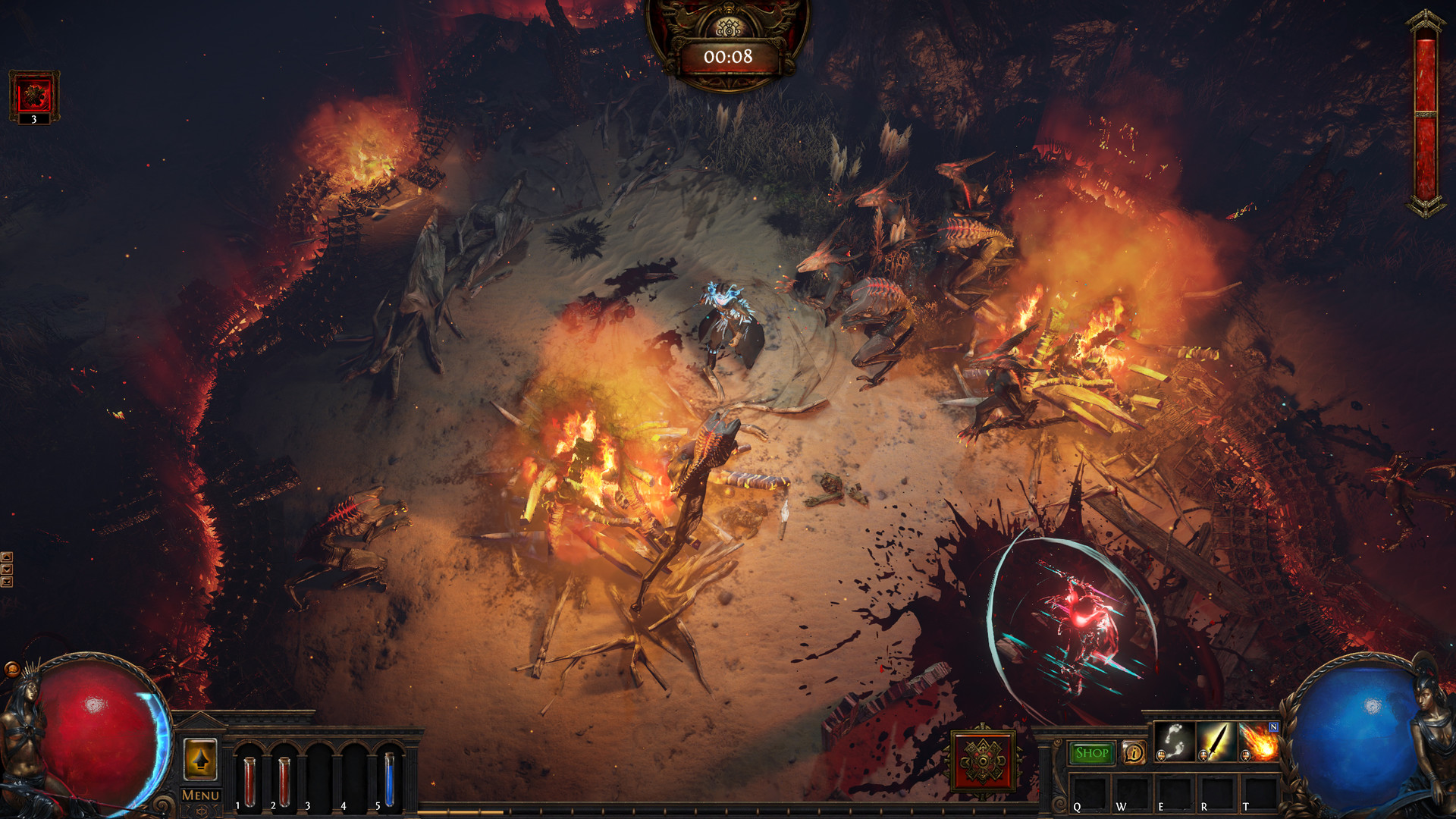Open the Menu
Viewport: 1456px width, 819px height.
pos(200,795)
